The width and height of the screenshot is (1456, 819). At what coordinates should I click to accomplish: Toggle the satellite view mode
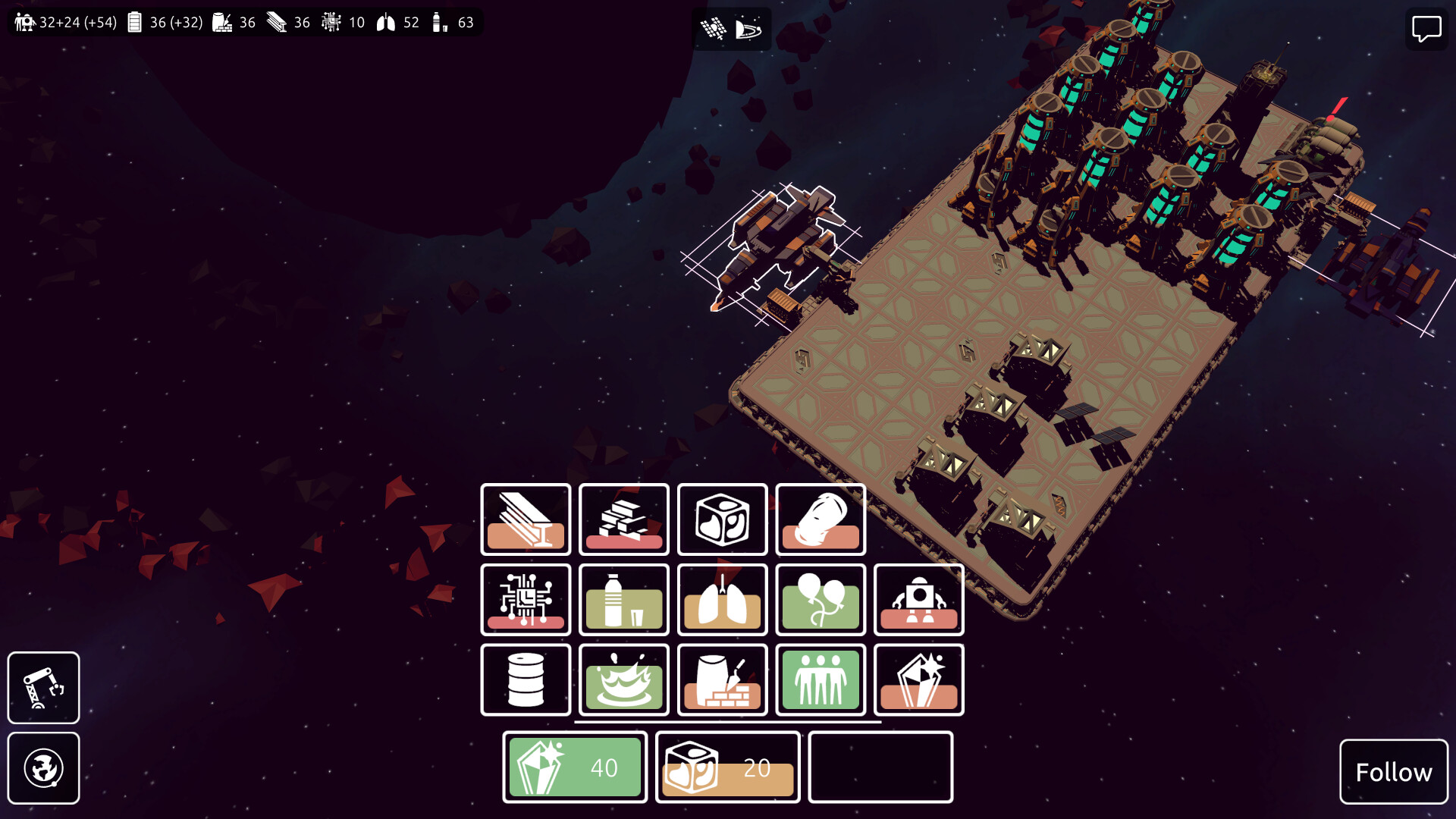coord(713,28)
